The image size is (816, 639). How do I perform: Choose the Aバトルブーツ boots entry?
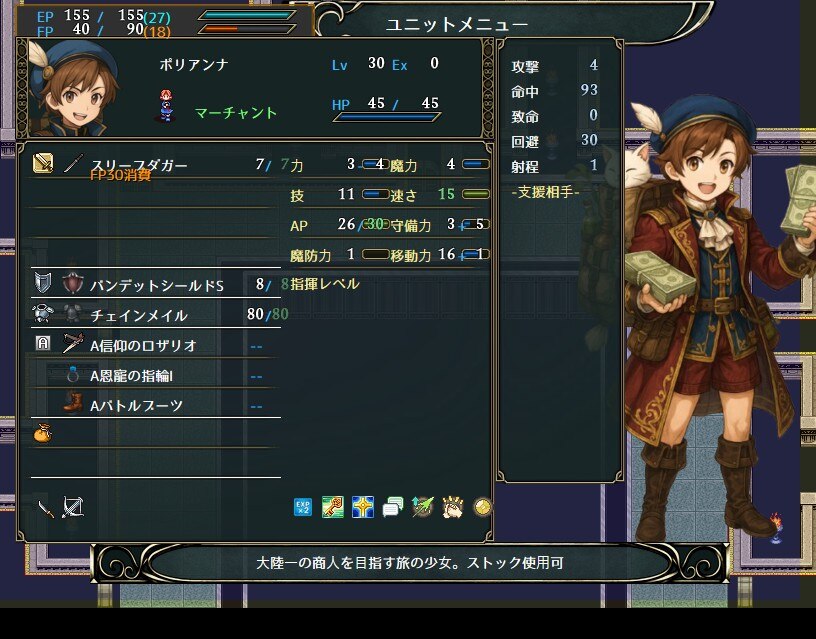tap(136, 405)
